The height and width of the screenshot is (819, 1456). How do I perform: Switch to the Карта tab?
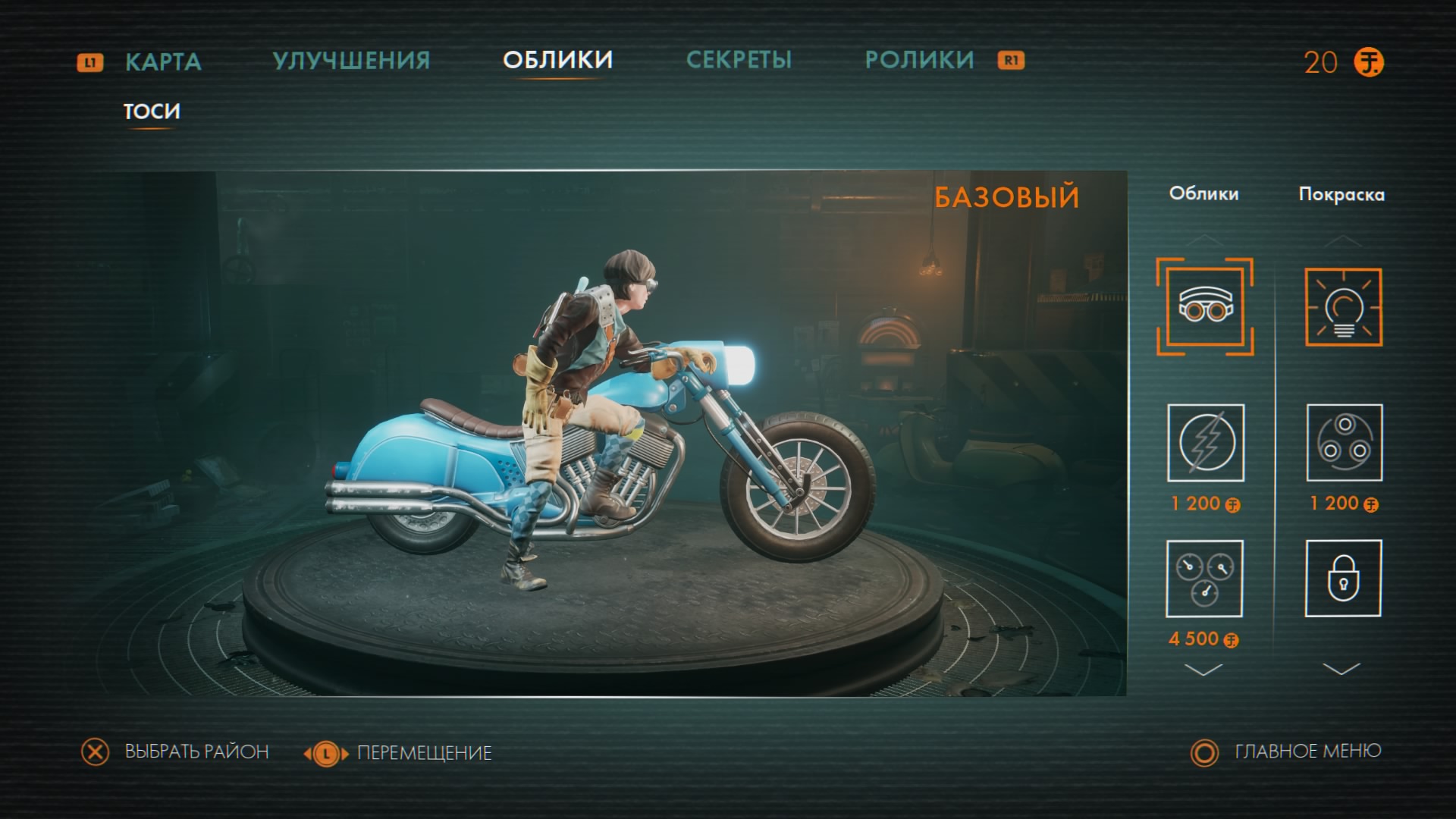point(163,61)
